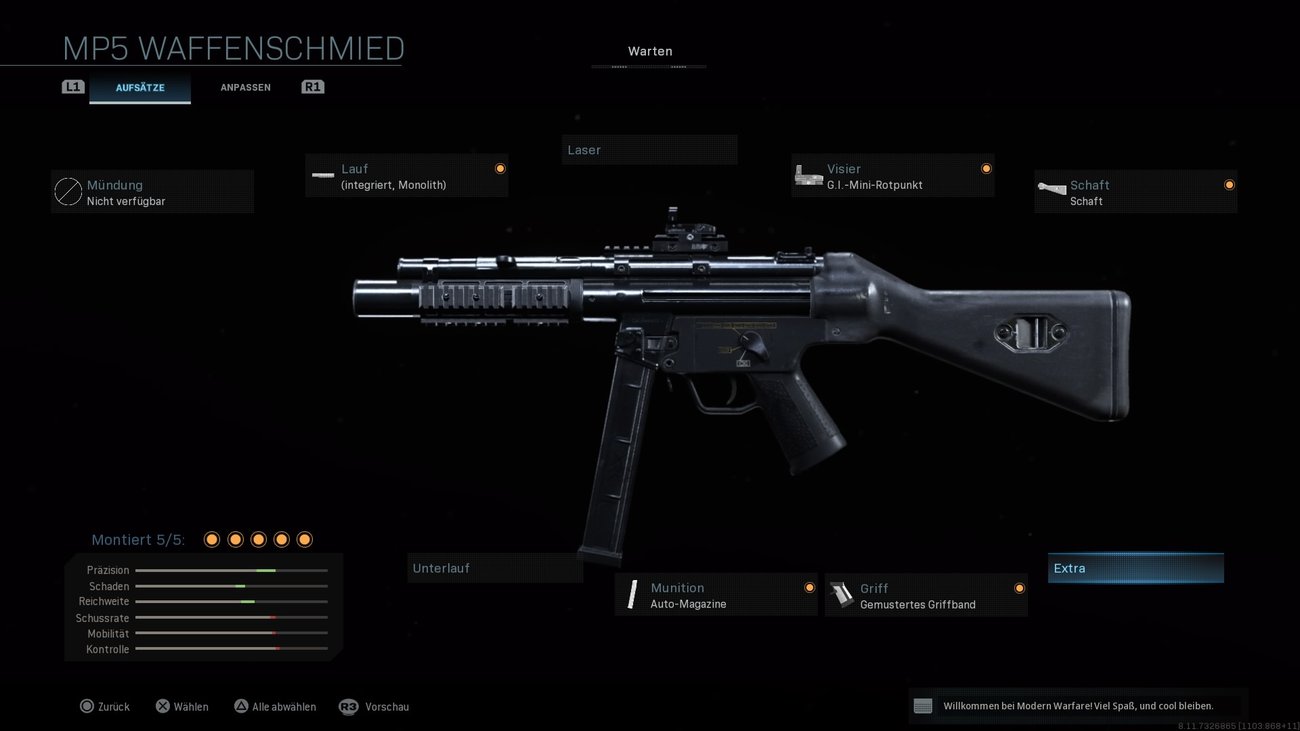Toggle the orange indicator on the Visier slot
The width and height of the screenshot is (1300, 731).
[985, 168]
